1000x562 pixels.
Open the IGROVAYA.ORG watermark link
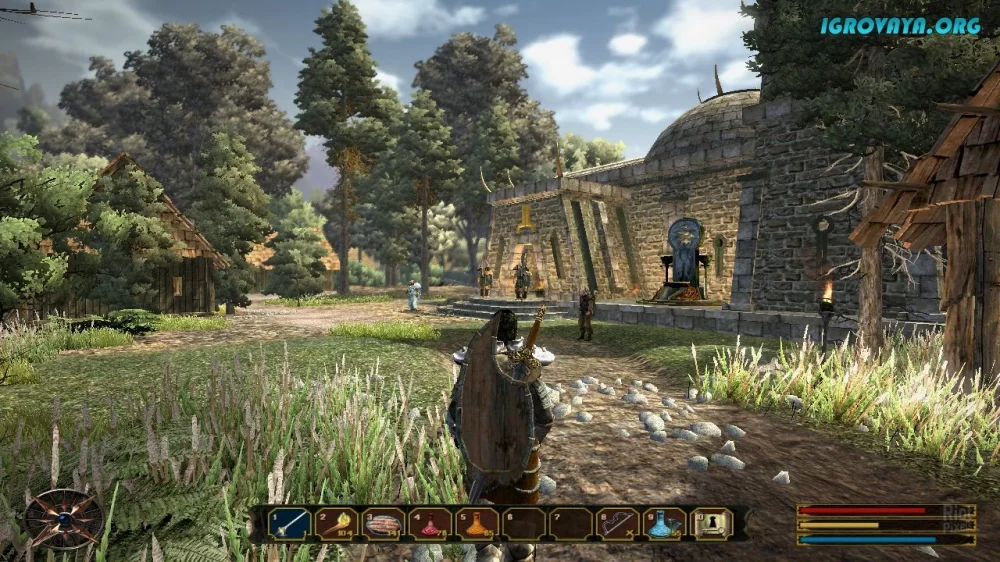click(900, 26)
